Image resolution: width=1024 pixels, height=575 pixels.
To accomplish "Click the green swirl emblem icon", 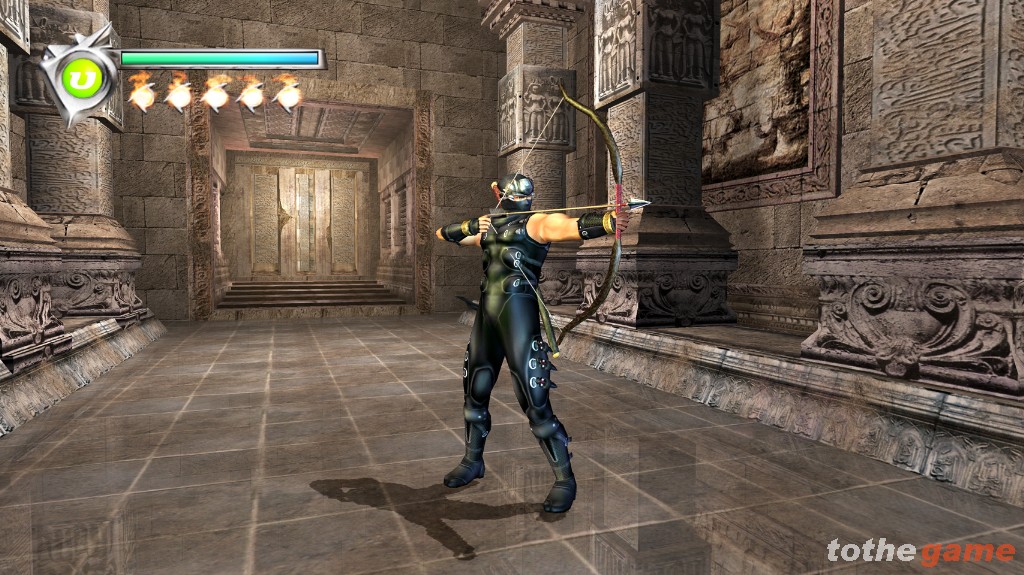I will (82, 79).
